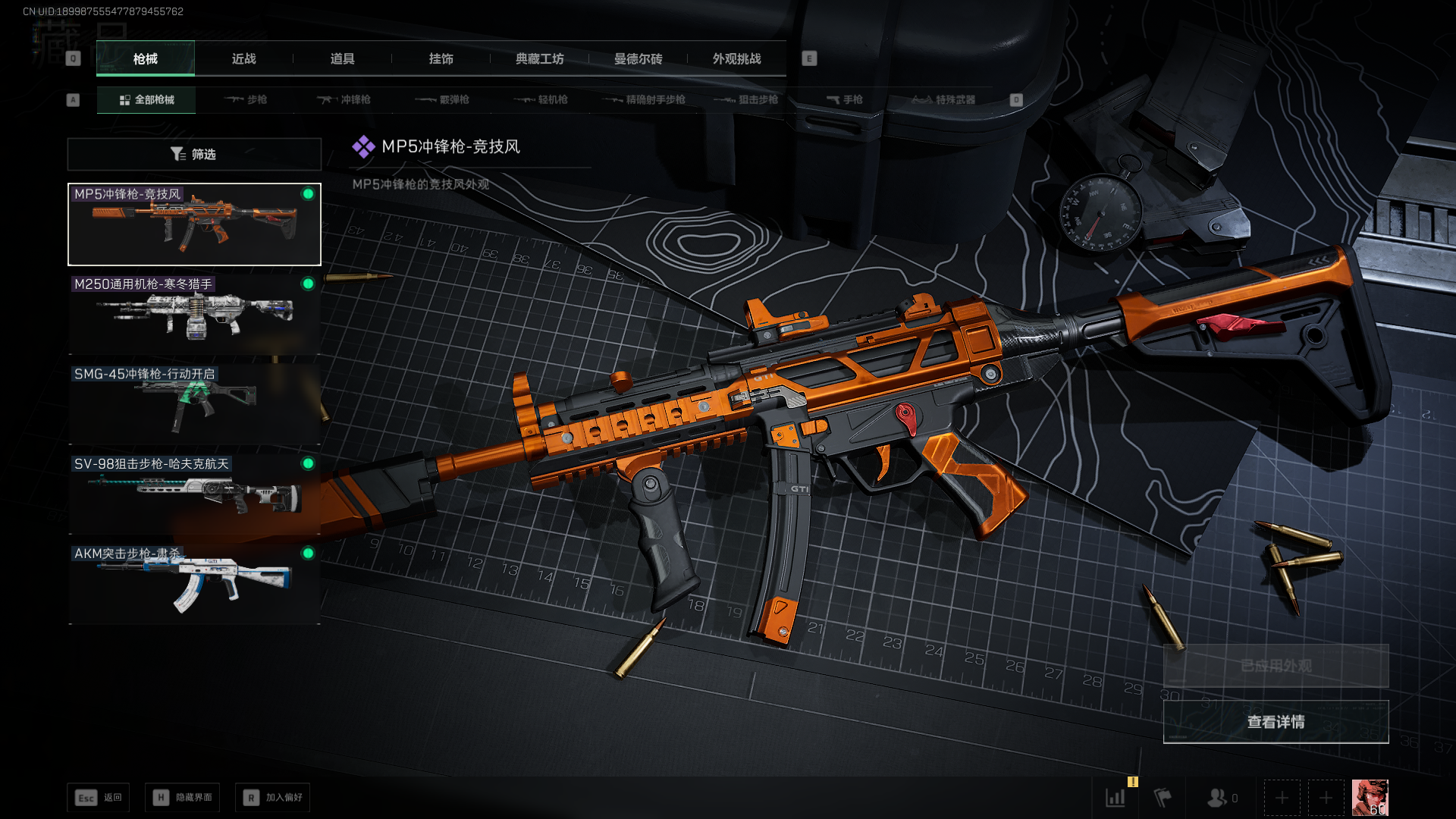This screenshot has height=819, width=1456.
Task: Pick the SMG-45冲锋枪-行动开启 skin
Action: point(194,403)
